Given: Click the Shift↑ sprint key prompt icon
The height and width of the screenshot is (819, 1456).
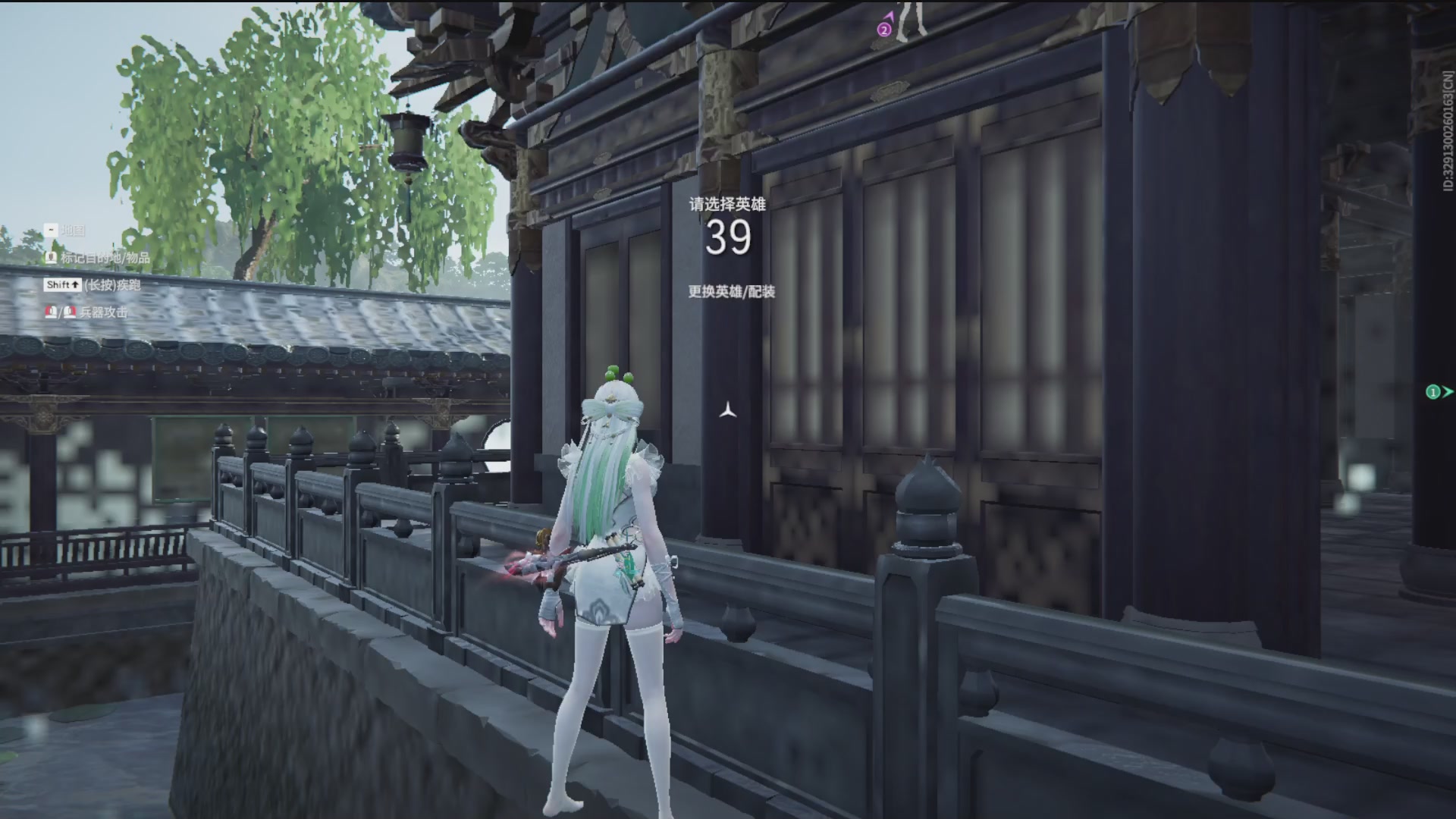Looking at the screenshot, I should click(63, 286).
